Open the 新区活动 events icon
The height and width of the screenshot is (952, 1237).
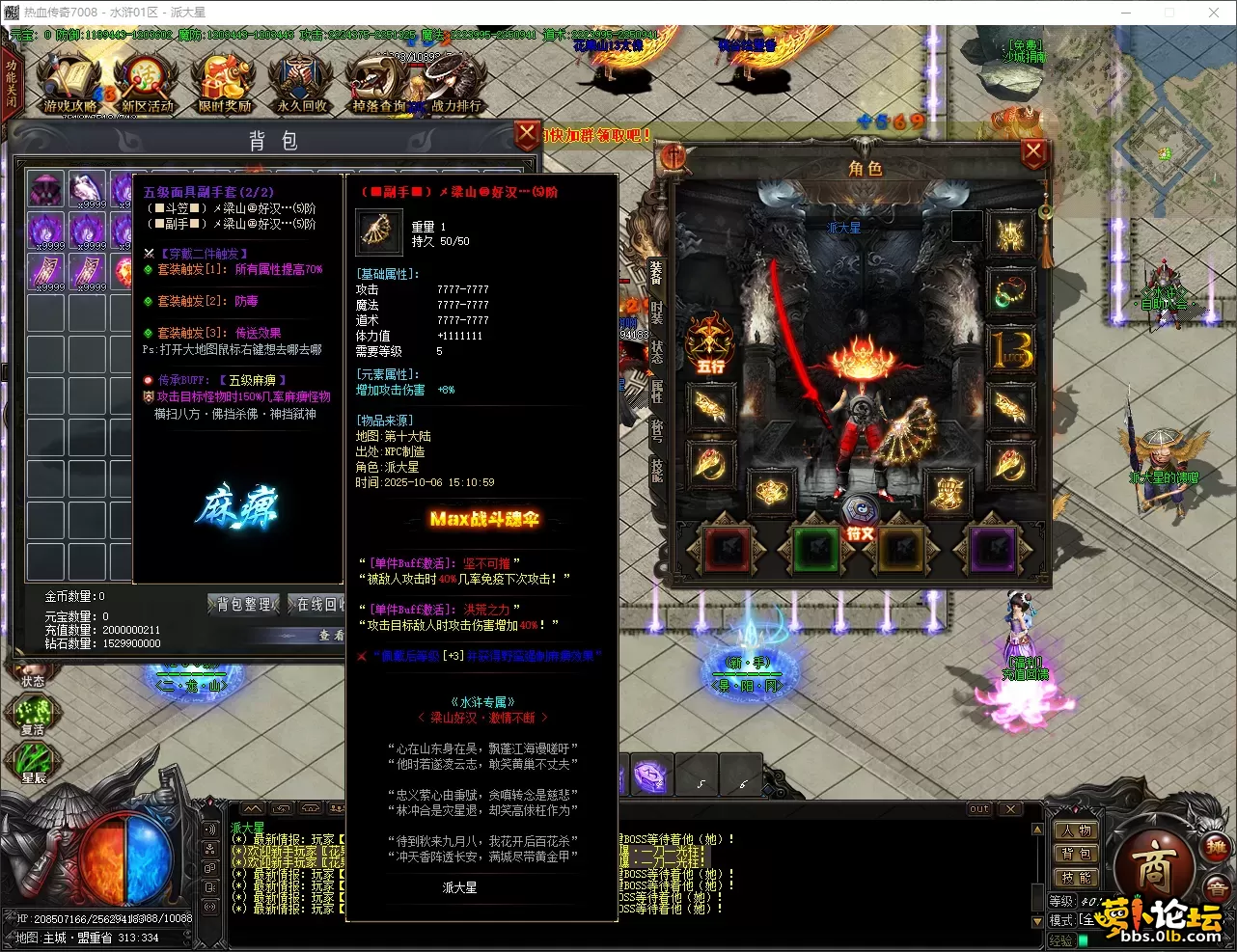tap(147, 85)
